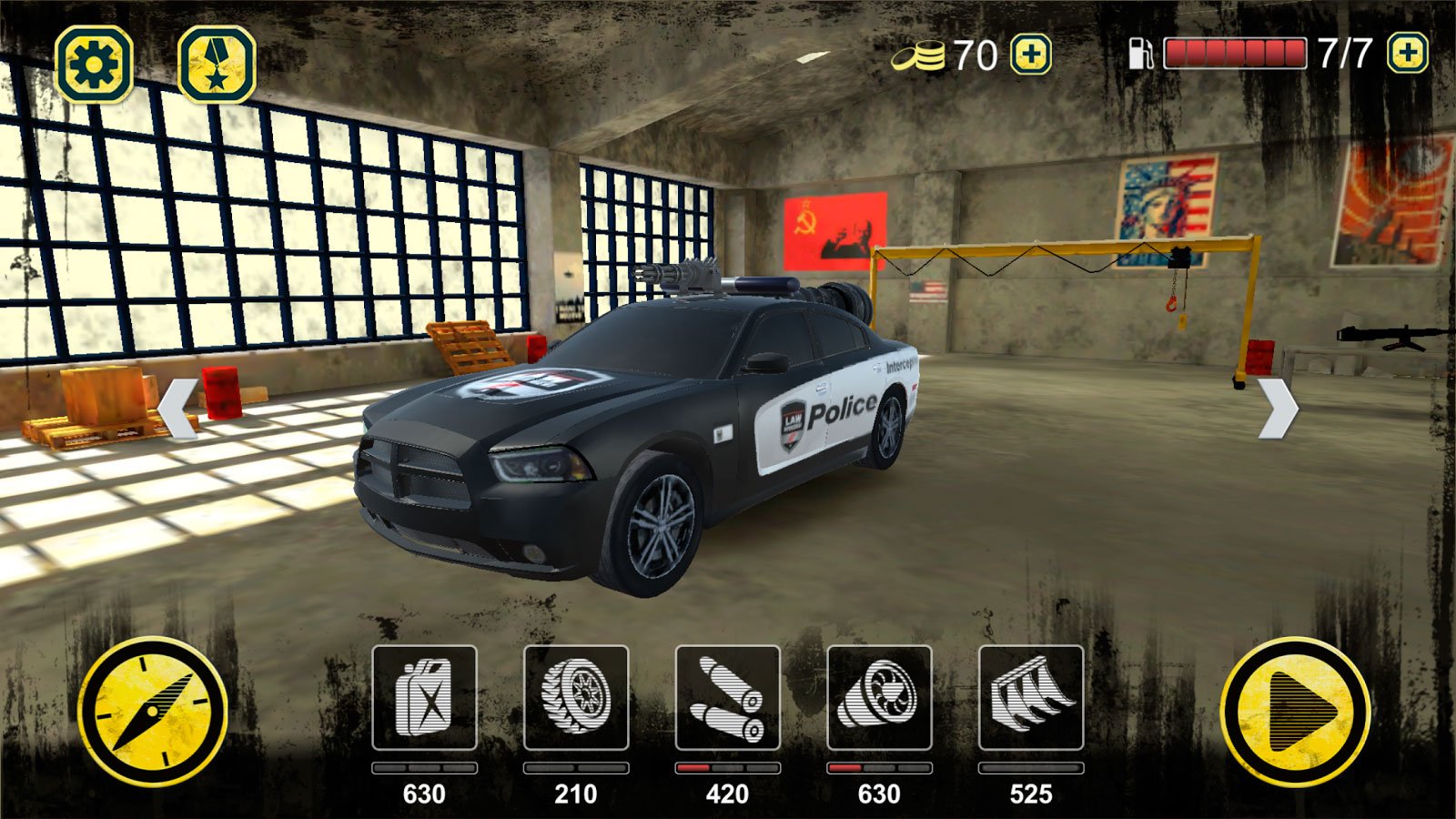Open the gear settings menu

[x=94, y=64]
